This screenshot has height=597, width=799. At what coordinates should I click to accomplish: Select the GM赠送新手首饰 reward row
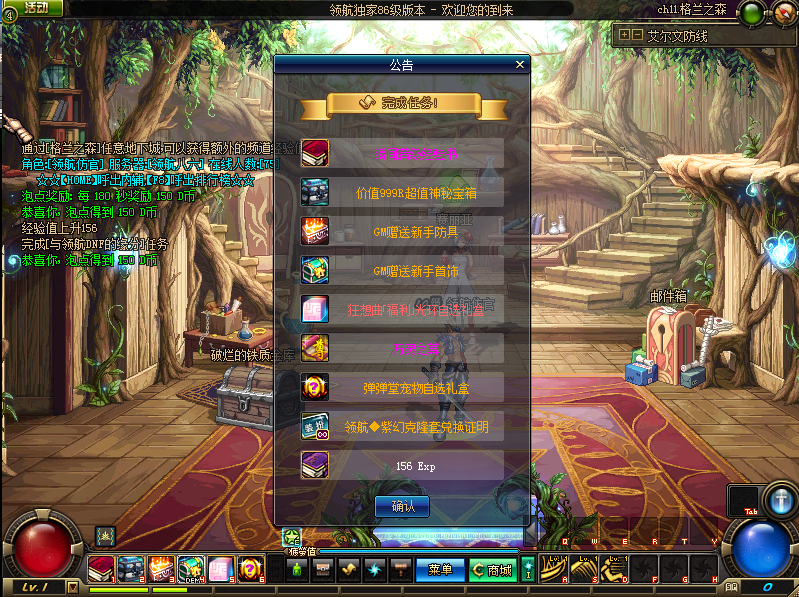(403, 270)
